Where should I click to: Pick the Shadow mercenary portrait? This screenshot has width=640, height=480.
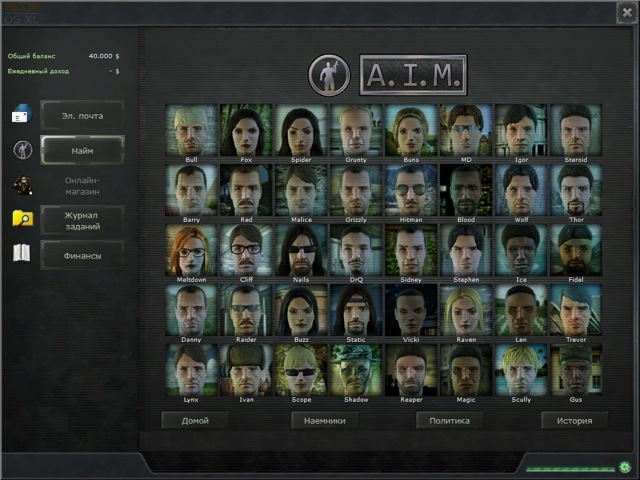coord(356,370)
